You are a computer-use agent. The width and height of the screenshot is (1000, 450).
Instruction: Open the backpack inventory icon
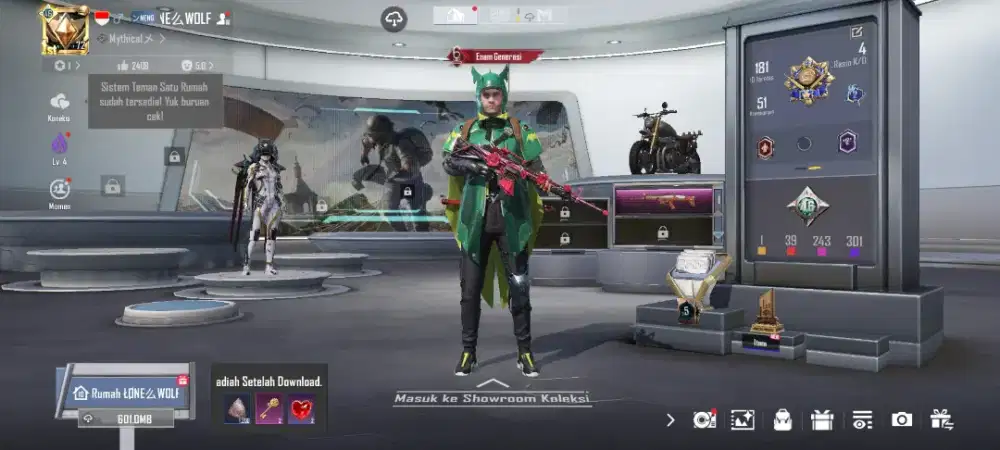[x=782, y=420]
